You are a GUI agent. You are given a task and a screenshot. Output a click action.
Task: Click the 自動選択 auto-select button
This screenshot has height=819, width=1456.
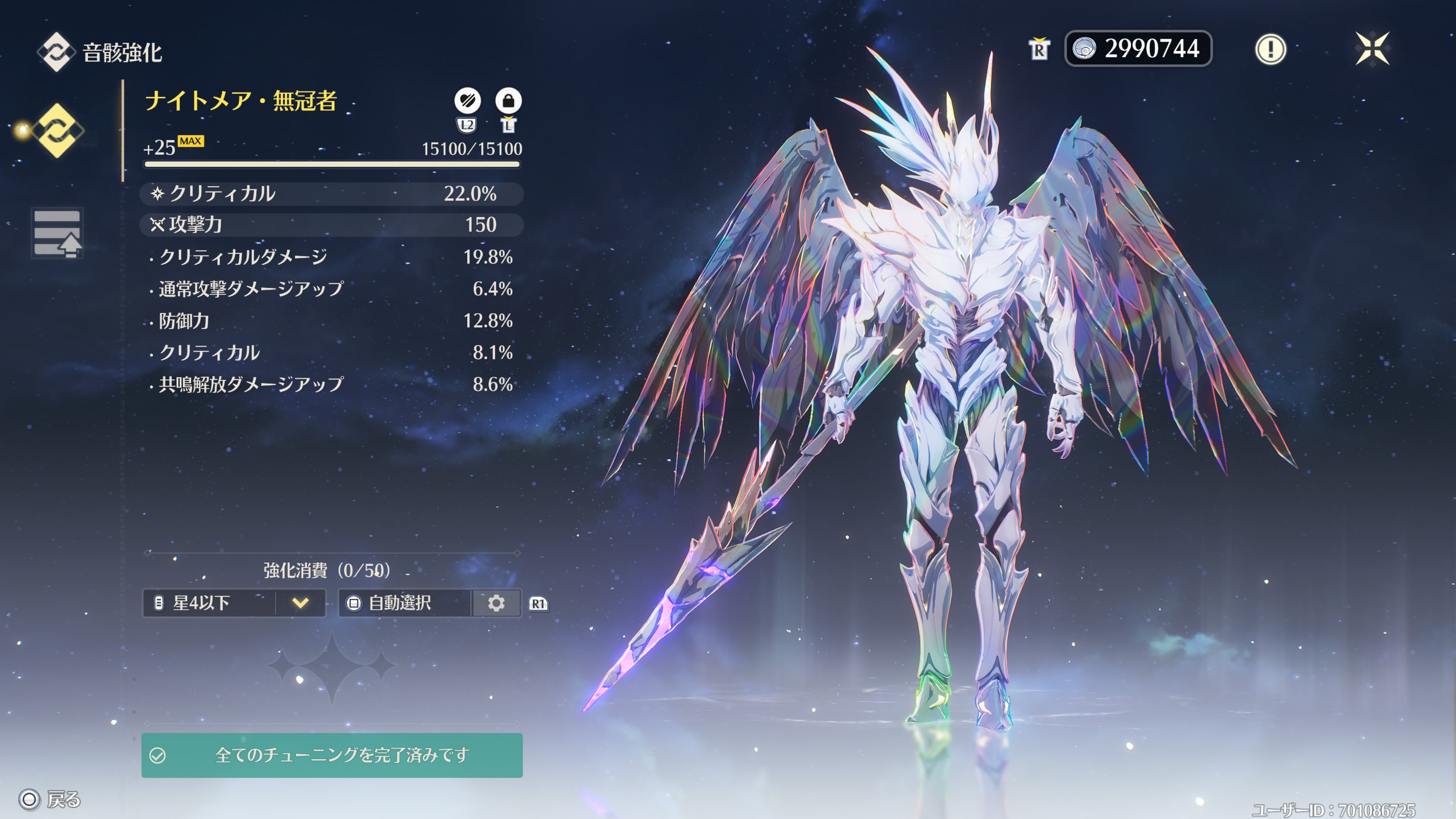(x=405, y=603)
